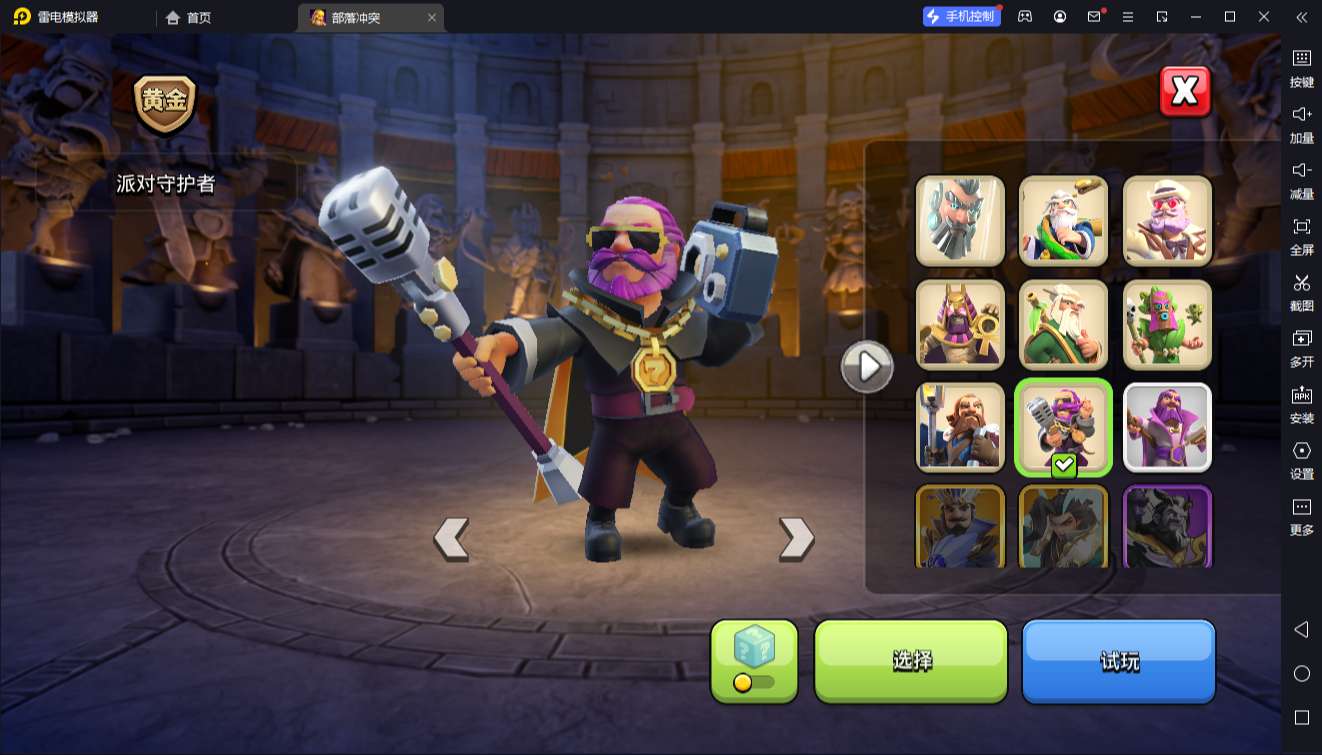Image resolution: width=1322 pixels, height=755 pixels.
Task: Select the checked Party Warden microphone skin
Action: coord(1063,427)
